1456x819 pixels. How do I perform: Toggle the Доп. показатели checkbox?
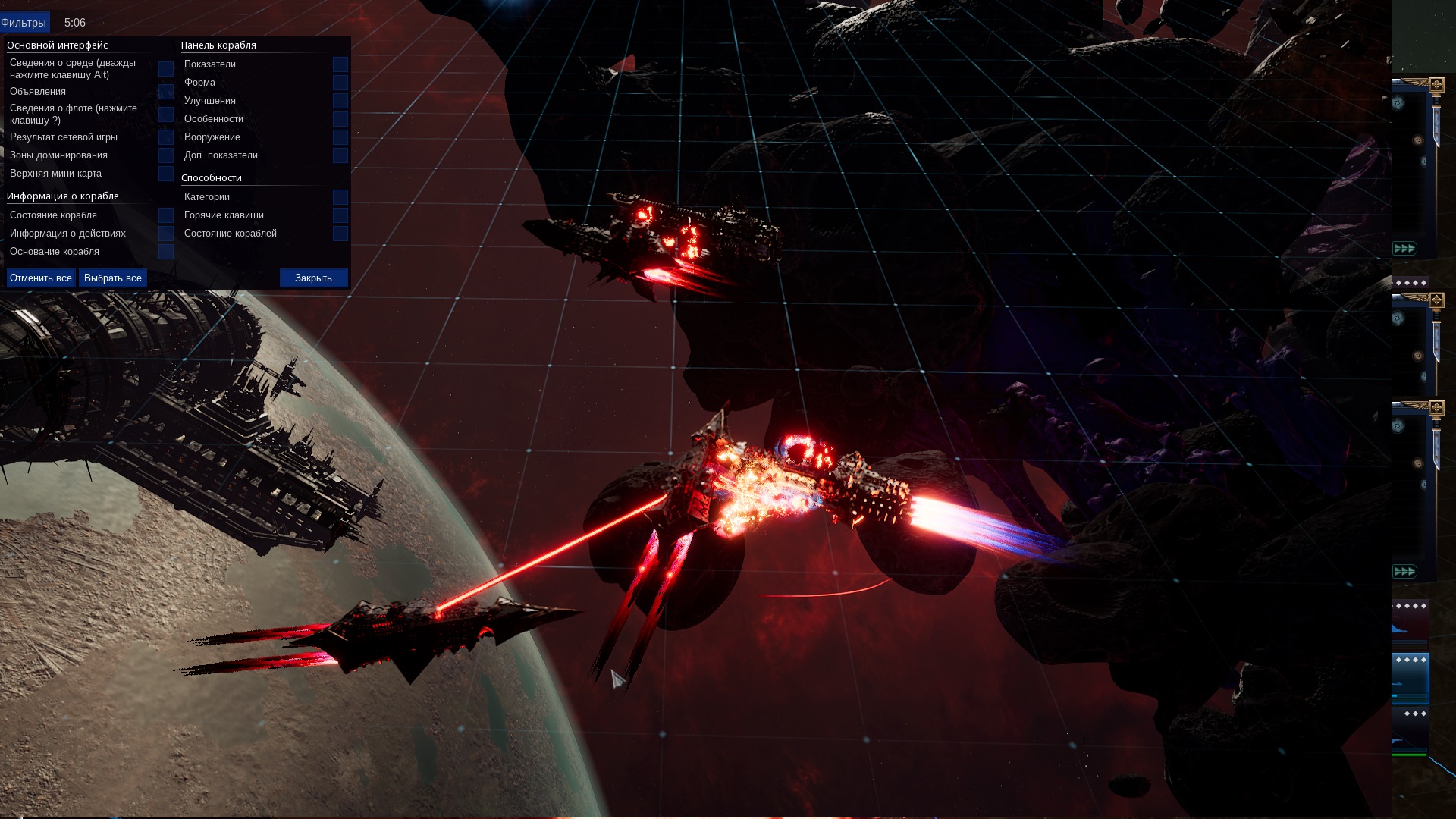340,155
